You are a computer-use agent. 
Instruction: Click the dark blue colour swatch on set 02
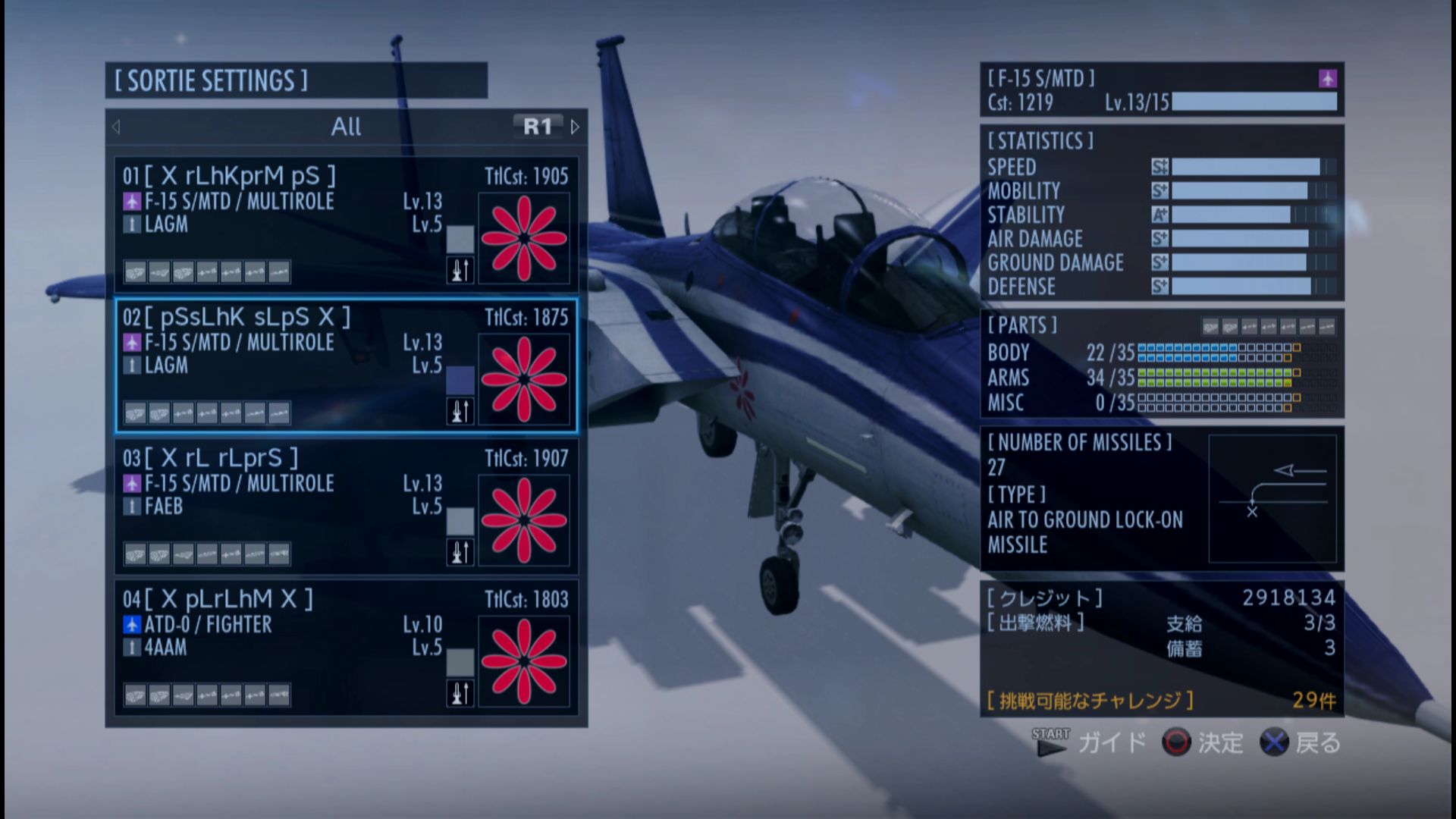pos(460,380)
